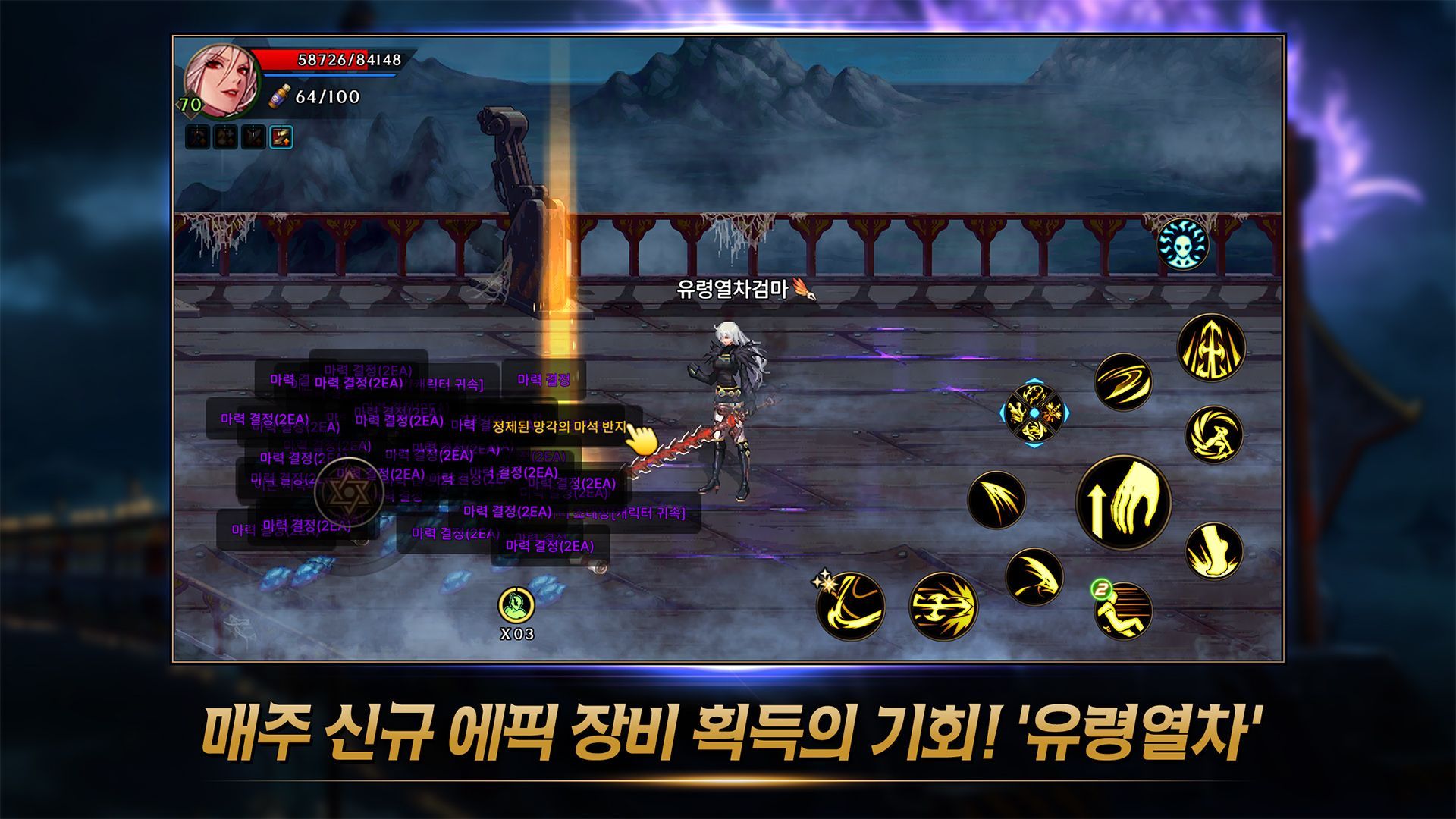Use the backstep dash skill with 2 badge

(x=1123, y=610)
